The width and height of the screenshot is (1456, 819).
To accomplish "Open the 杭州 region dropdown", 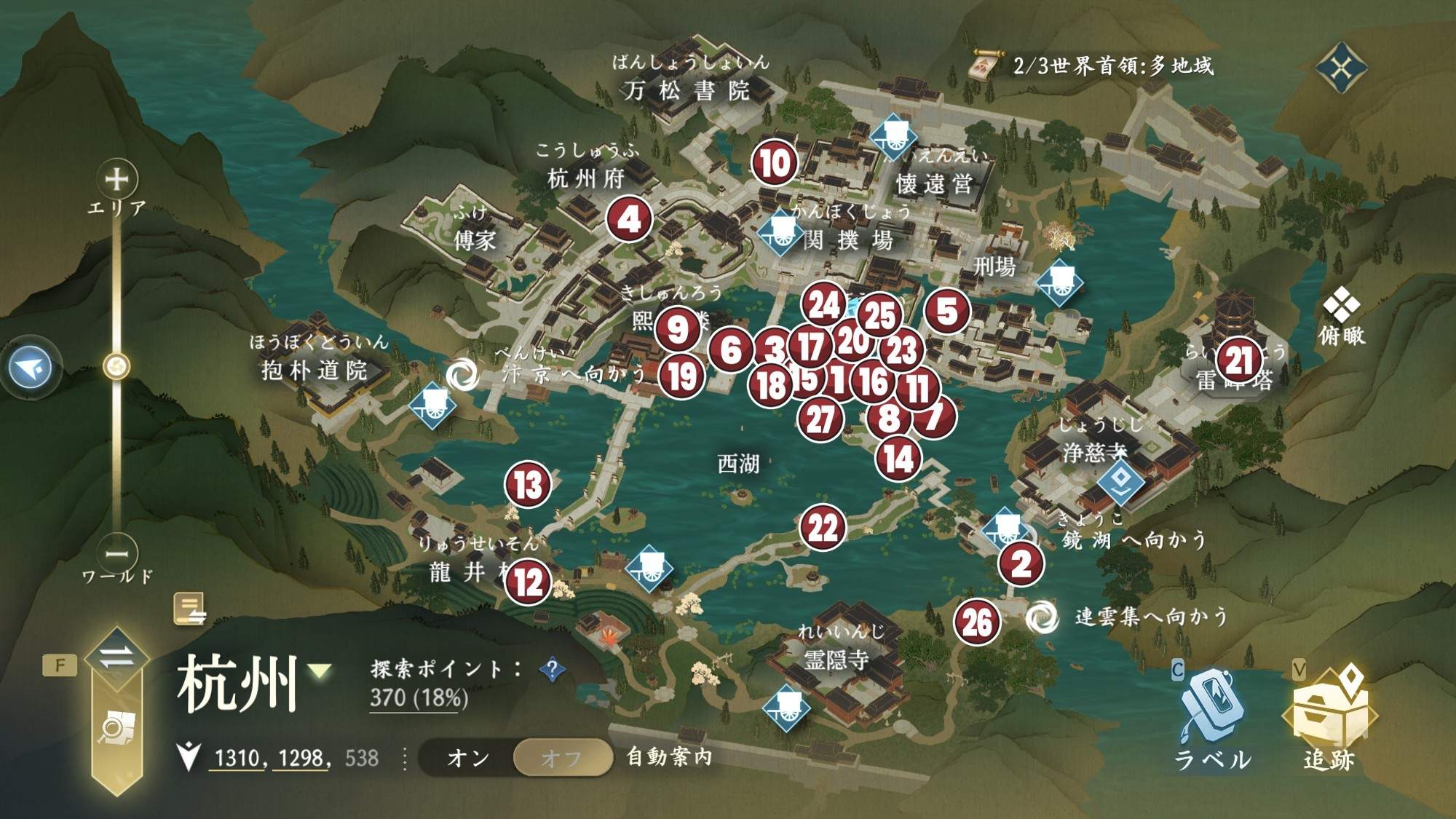I will [x=320, y=670].
